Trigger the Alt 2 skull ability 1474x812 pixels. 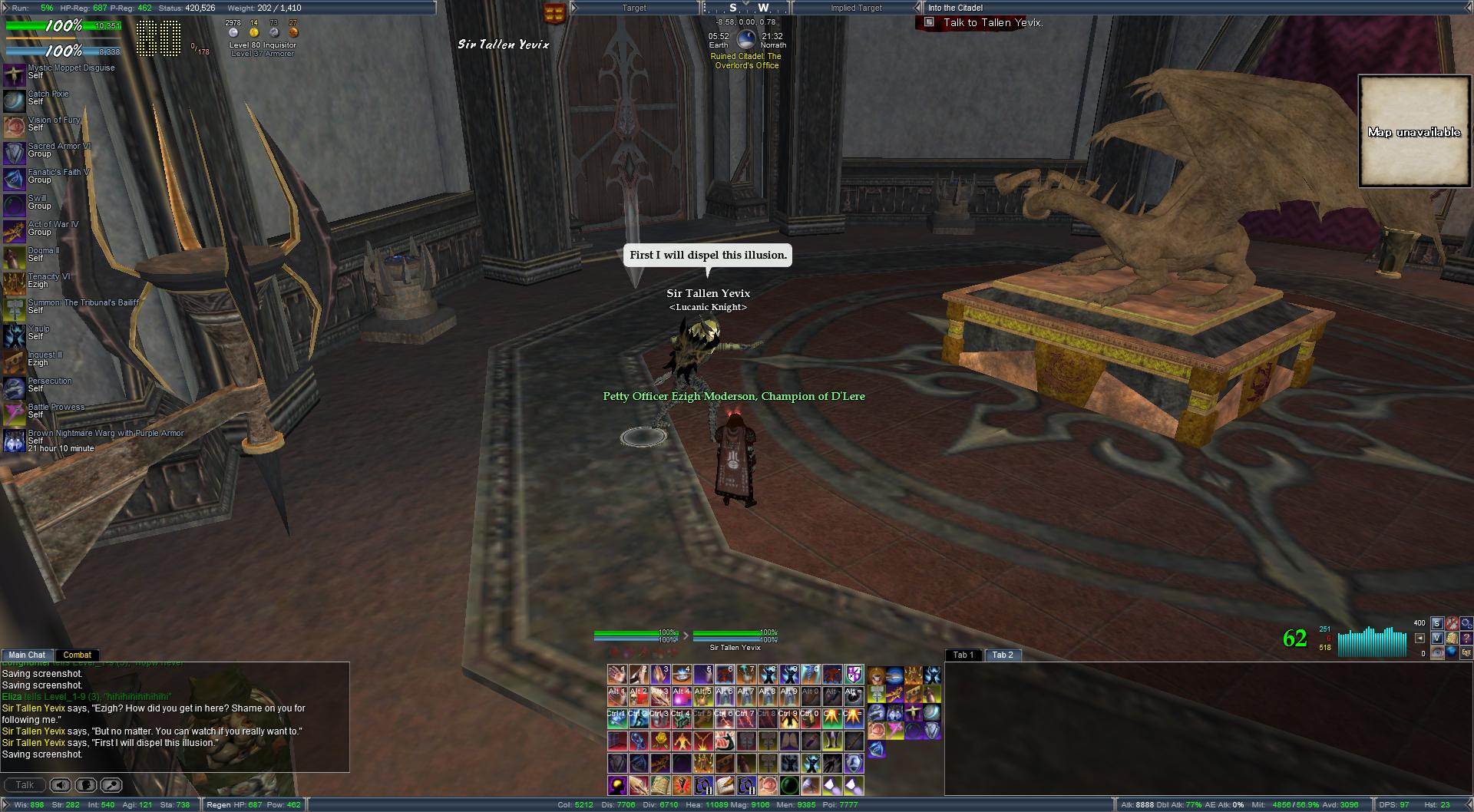(x=639, y=696)
